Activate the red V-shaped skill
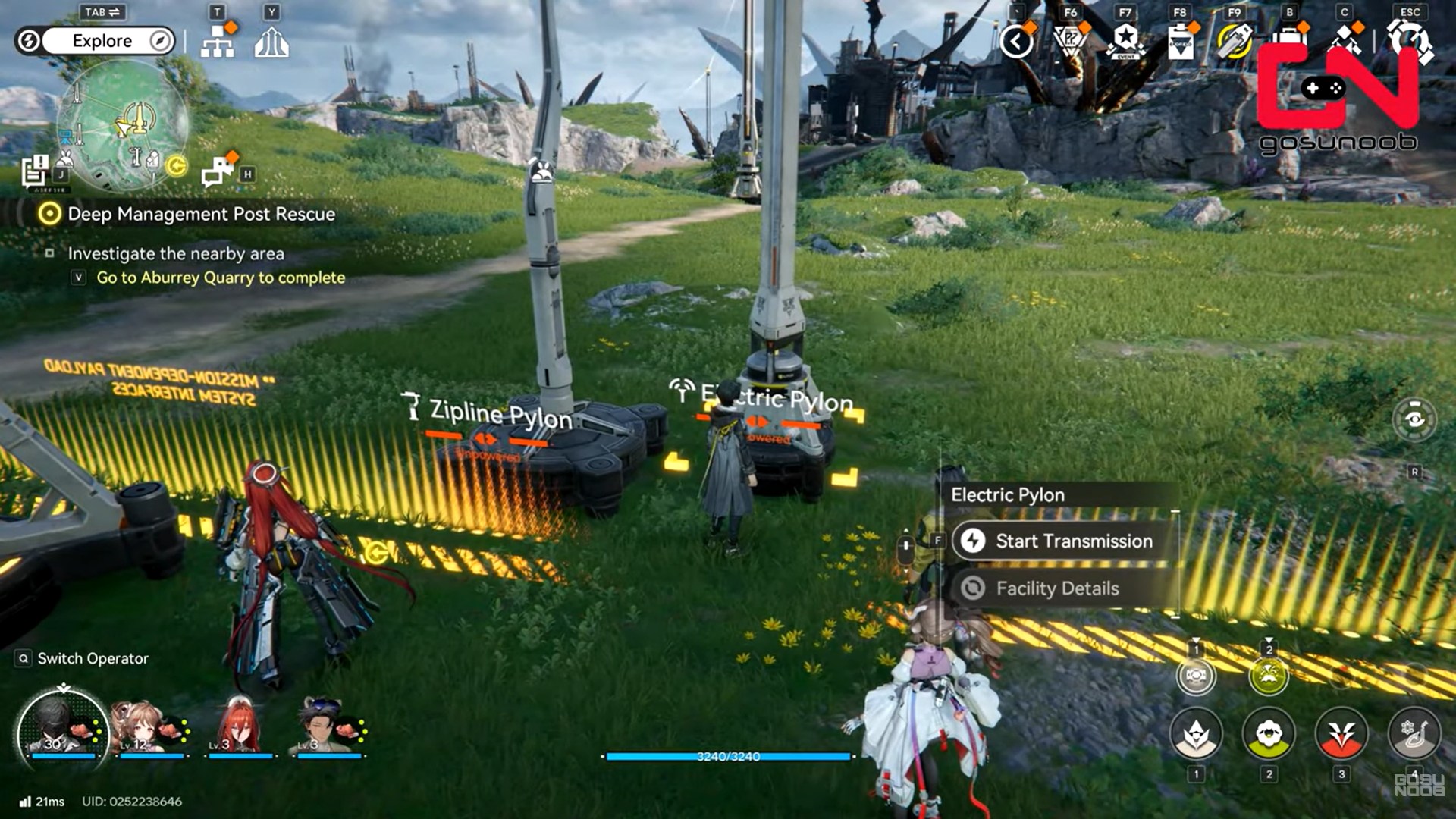The width and height of the screenshot is (1456, 819). pos(1341,734)
